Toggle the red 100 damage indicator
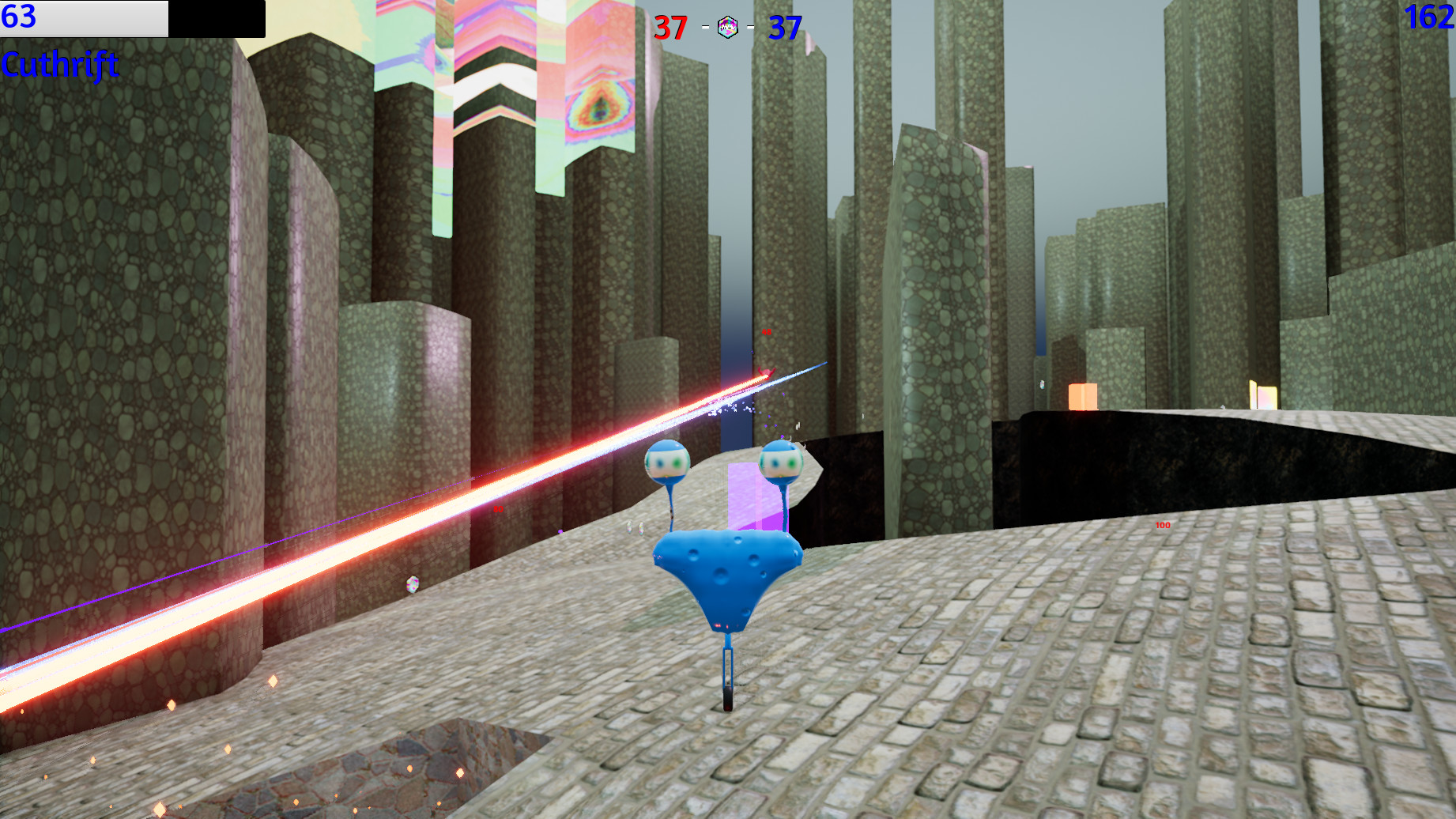 (x=1162, y=524)
